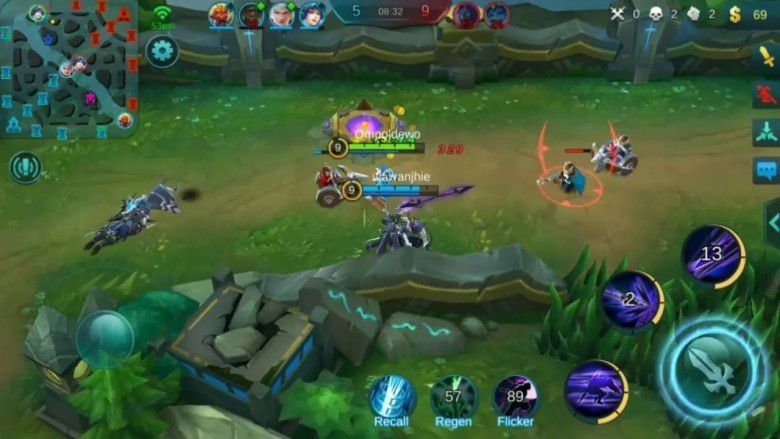Viewport: 780px width, 439px height.
Task: Use the Regen ability button
Action: [454, 397]
